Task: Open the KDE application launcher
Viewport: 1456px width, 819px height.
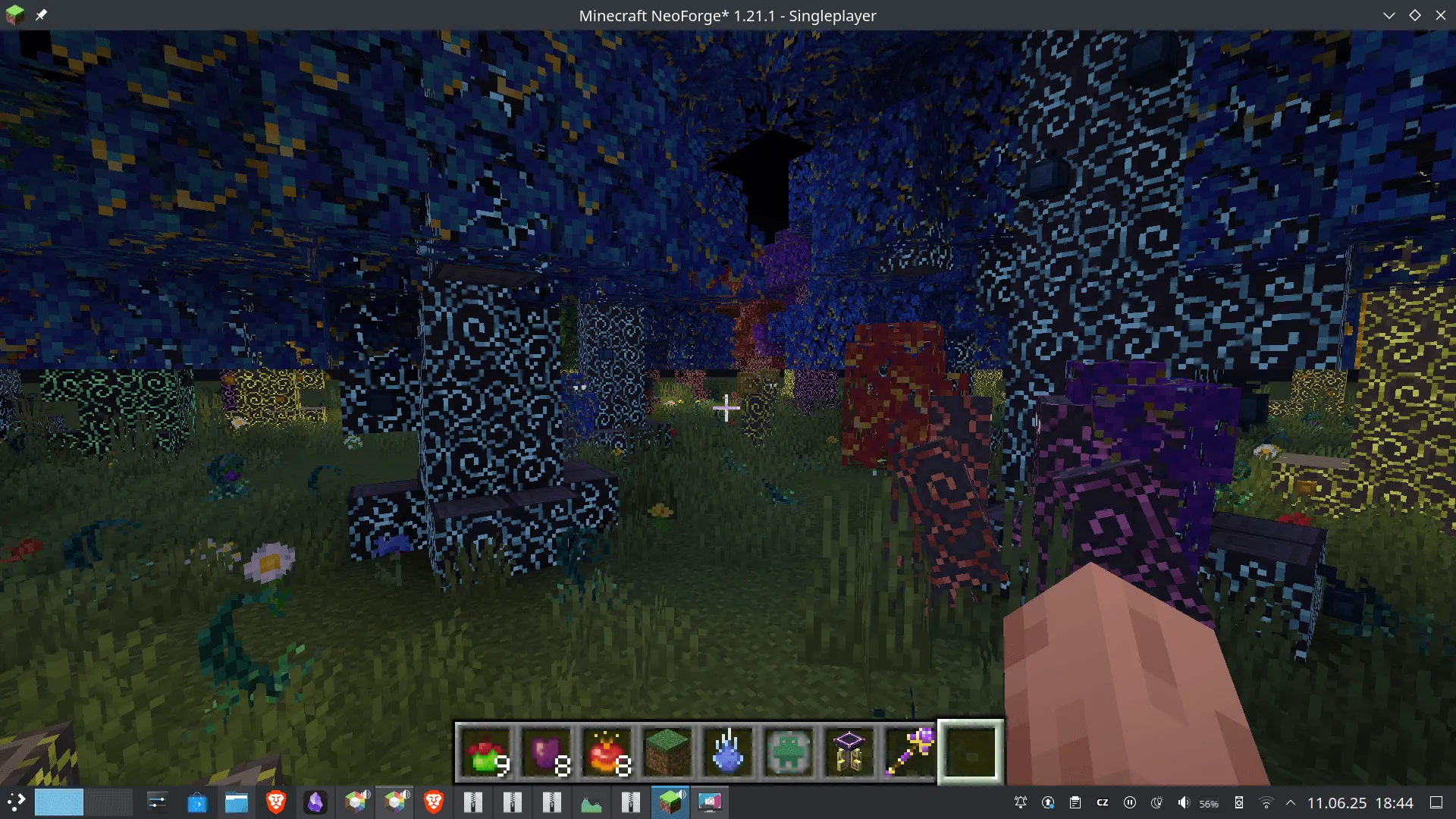Action: pos(17,803)
